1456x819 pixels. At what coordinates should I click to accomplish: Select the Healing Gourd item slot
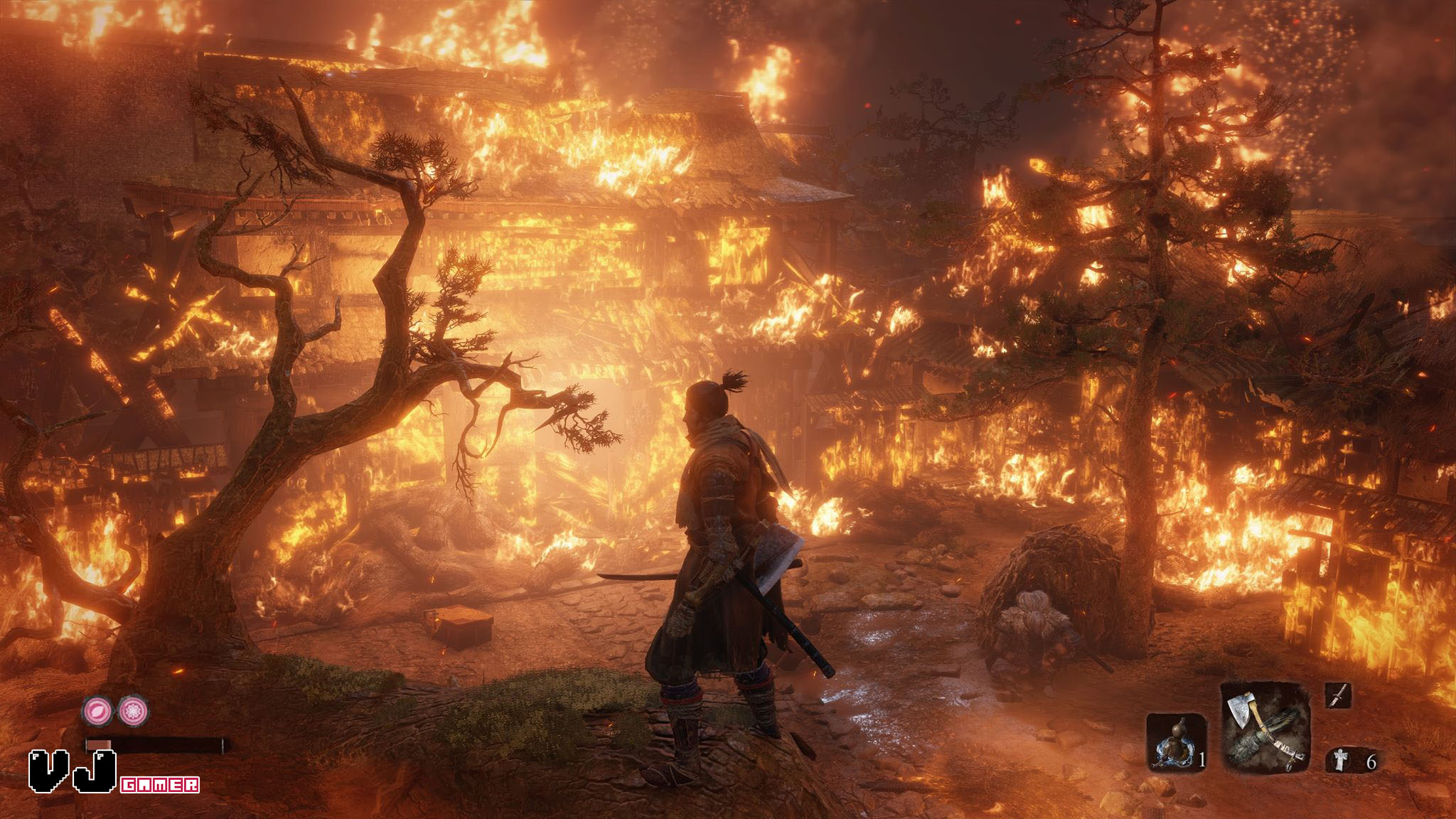click(x=1176, y=743)
